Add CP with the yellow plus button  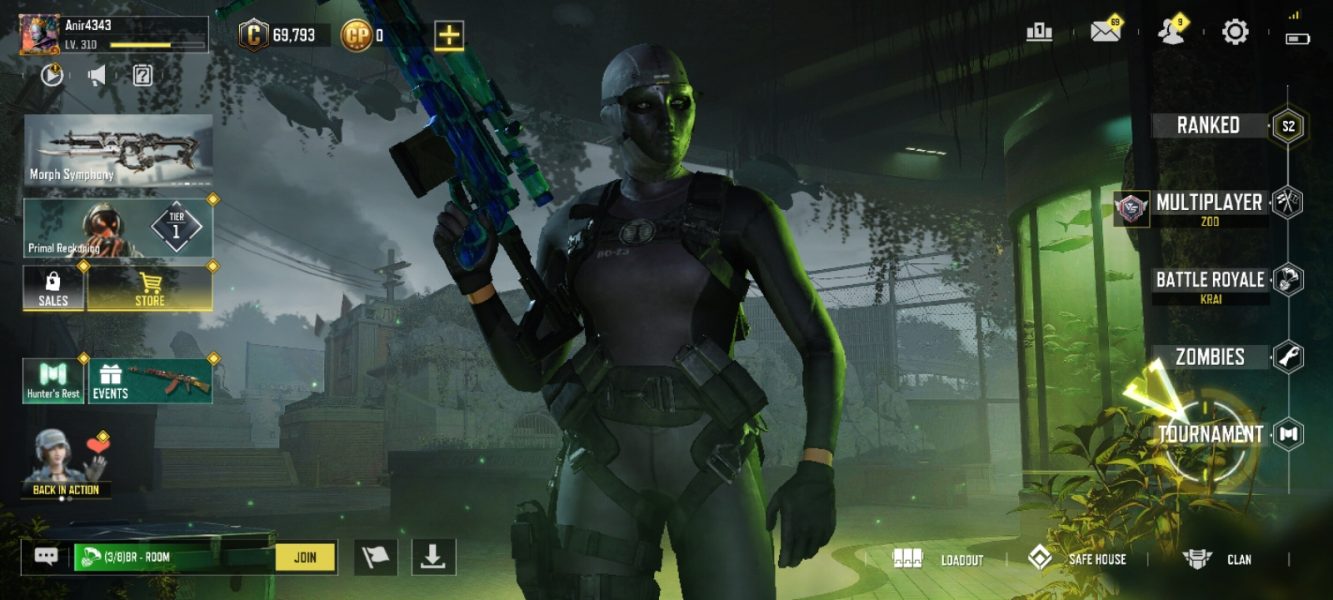coord(449,36)
